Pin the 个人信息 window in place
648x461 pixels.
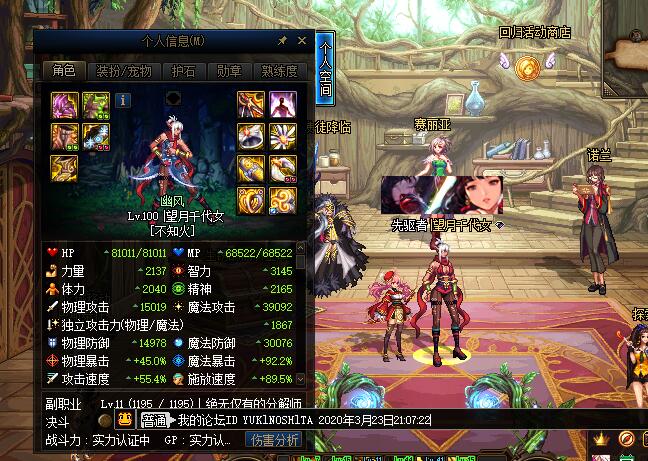(x=282, y=40)
